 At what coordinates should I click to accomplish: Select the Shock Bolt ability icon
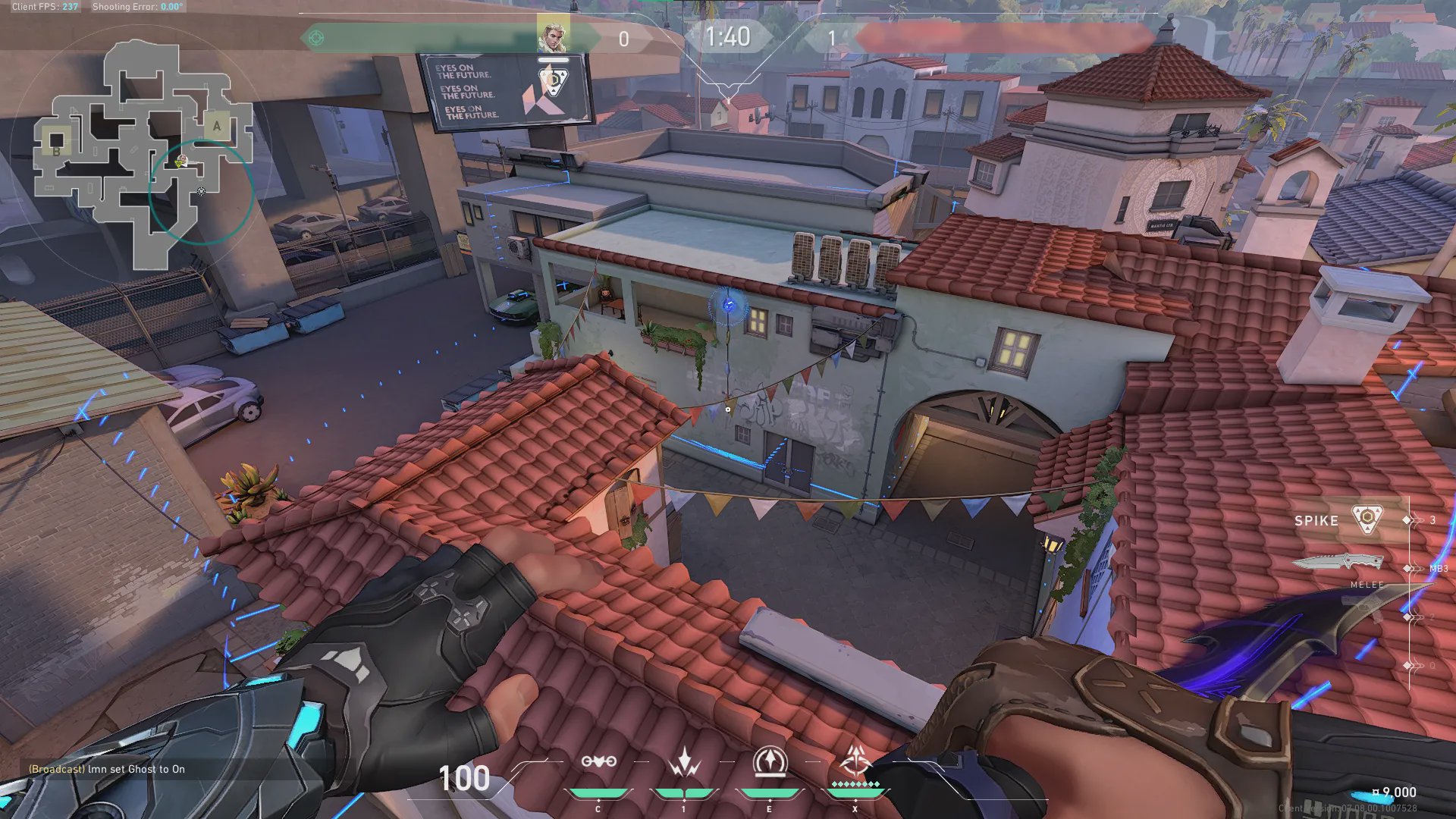[x=684, y=761]
